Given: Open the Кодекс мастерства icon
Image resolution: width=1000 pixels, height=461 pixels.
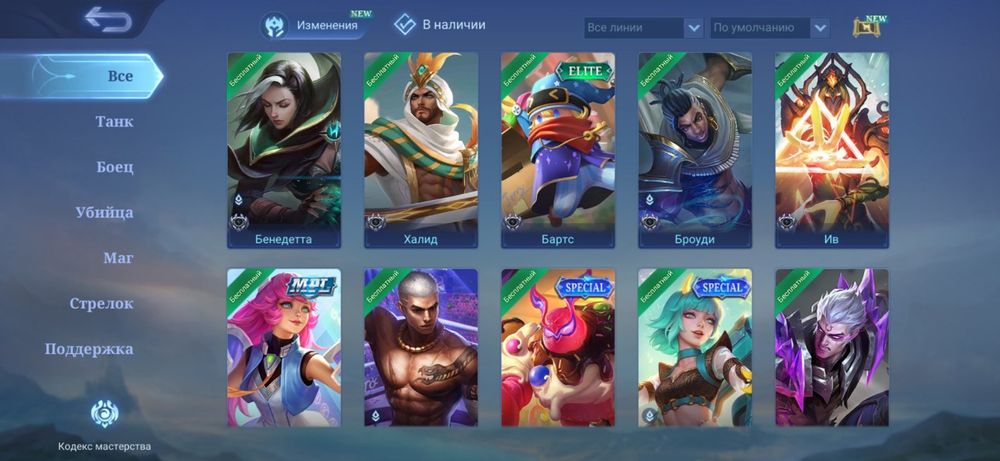Looking at the screenshot, I should click(x=104, y=415).
